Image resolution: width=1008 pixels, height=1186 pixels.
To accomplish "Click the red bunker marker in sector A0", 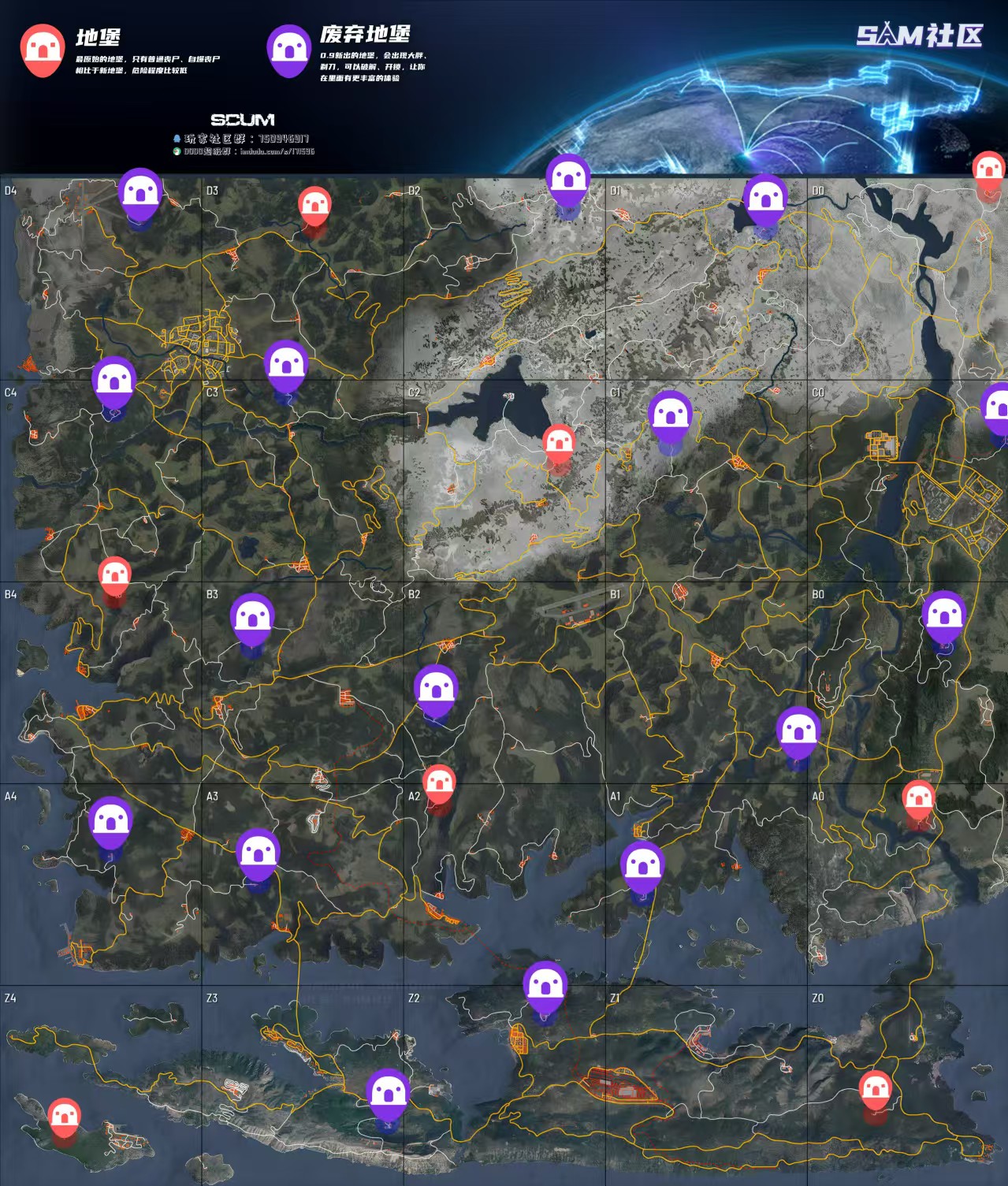I will coord(918,800).
